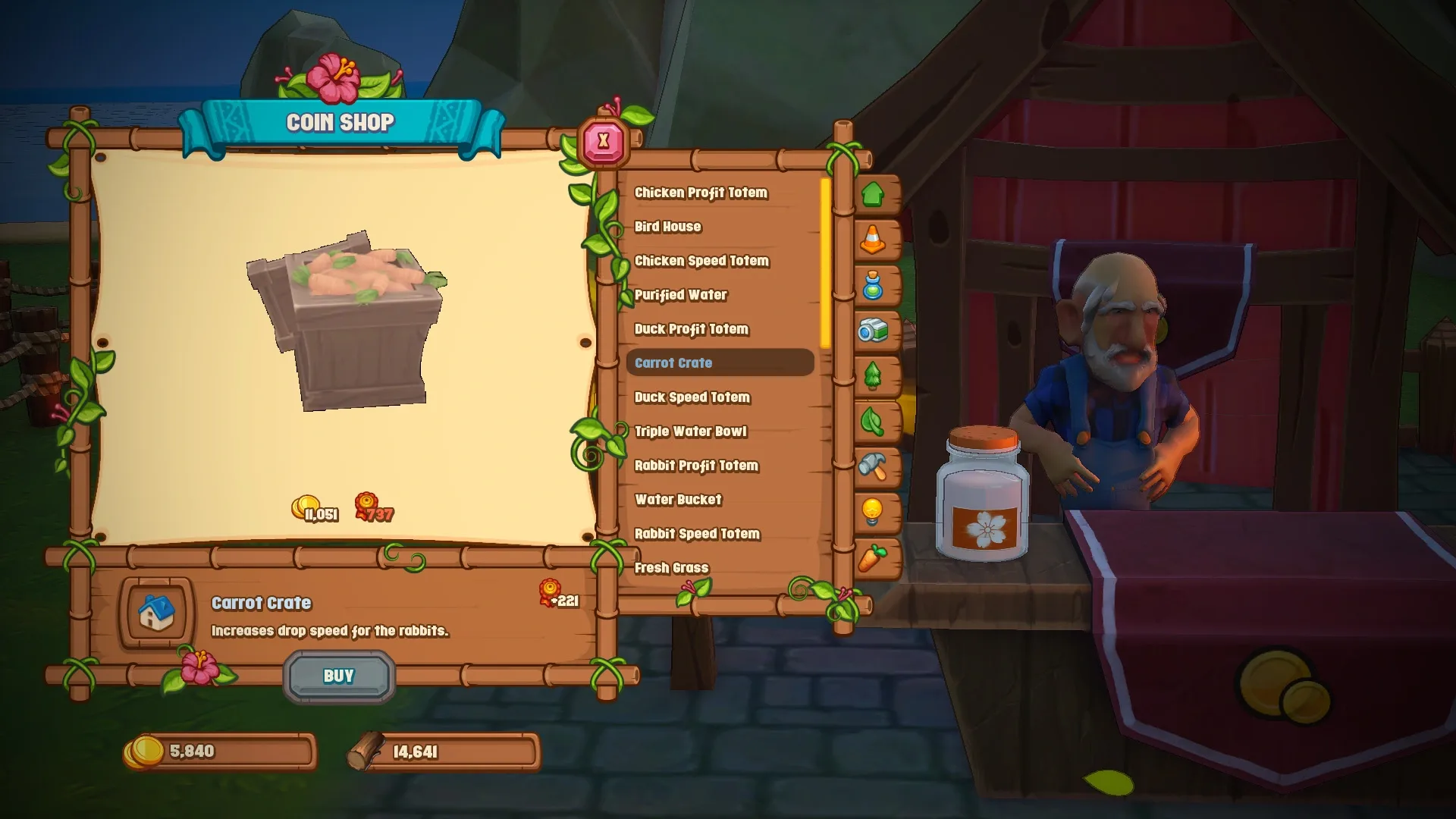Choose the pine tree category filter
The image size is (1456, 819).
coord(874,377)
